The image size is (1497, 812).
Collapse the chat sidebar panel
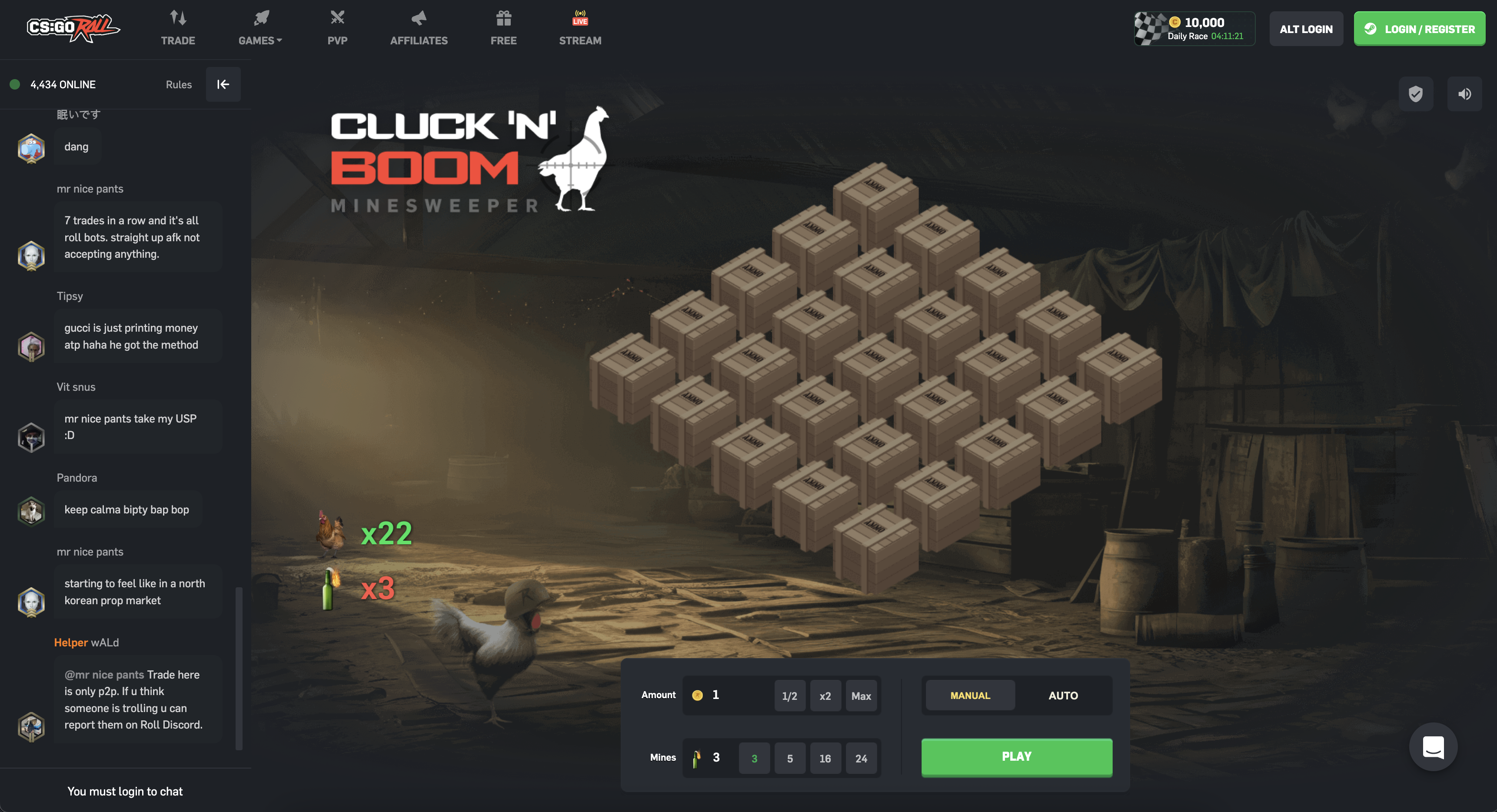coord(223,84)
